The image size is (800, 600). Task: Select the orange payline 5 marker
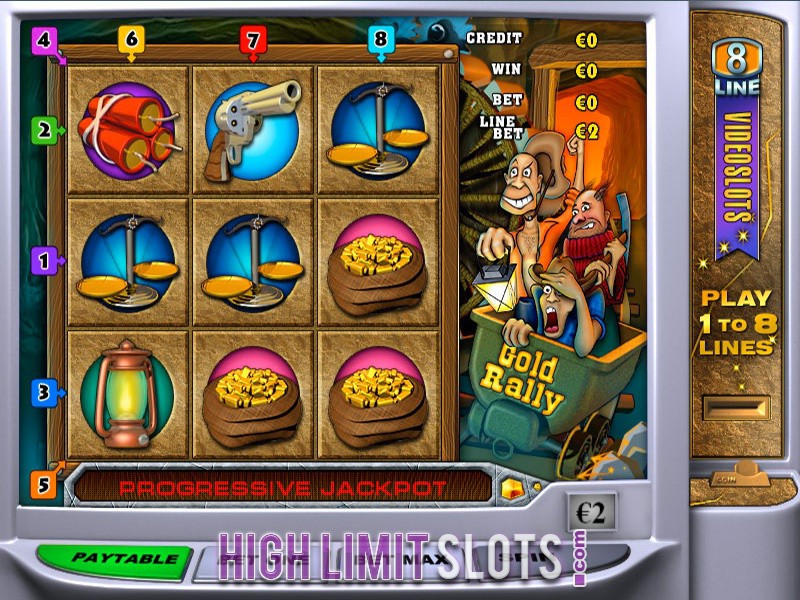(x=43, y=486)
